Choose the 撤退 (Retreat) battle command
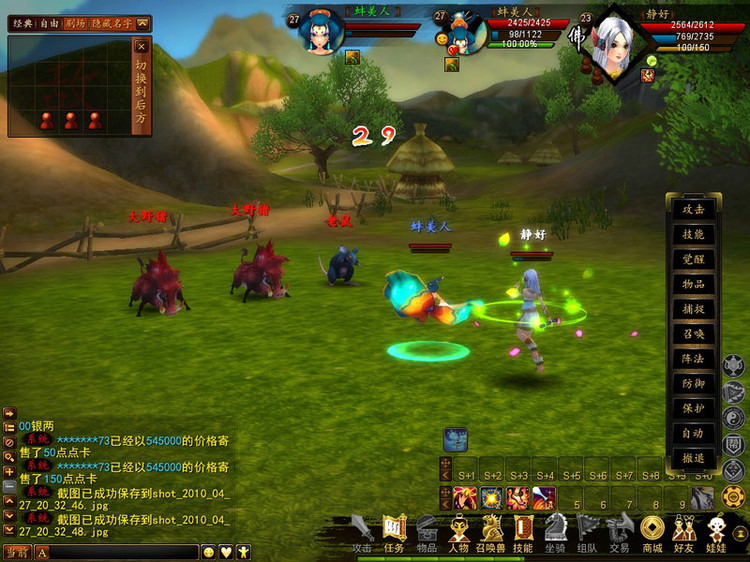750x562 pixels. tap(693, 457)
